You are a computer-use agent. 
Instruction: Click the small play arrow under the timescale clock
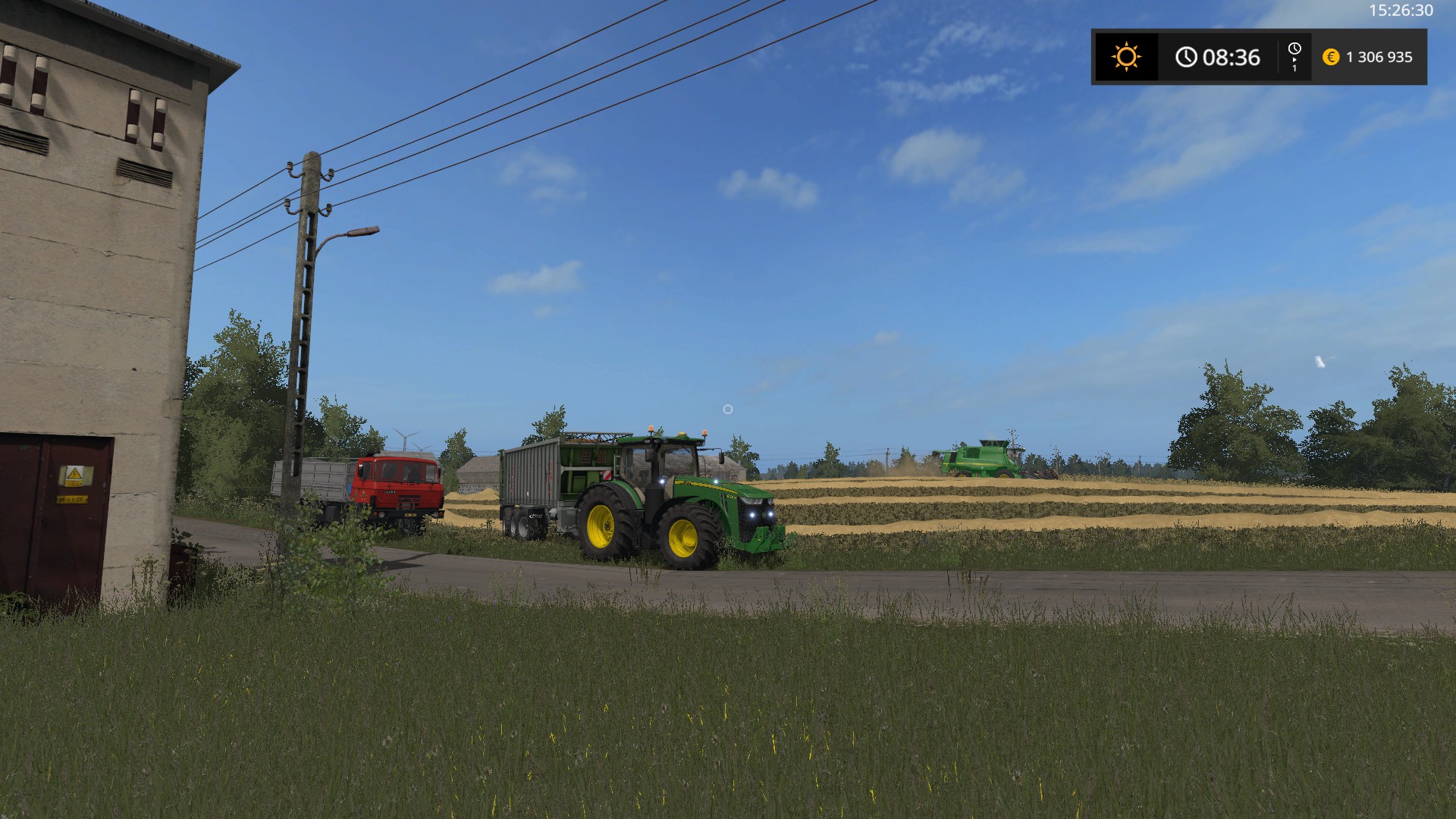pos(1294,61)
